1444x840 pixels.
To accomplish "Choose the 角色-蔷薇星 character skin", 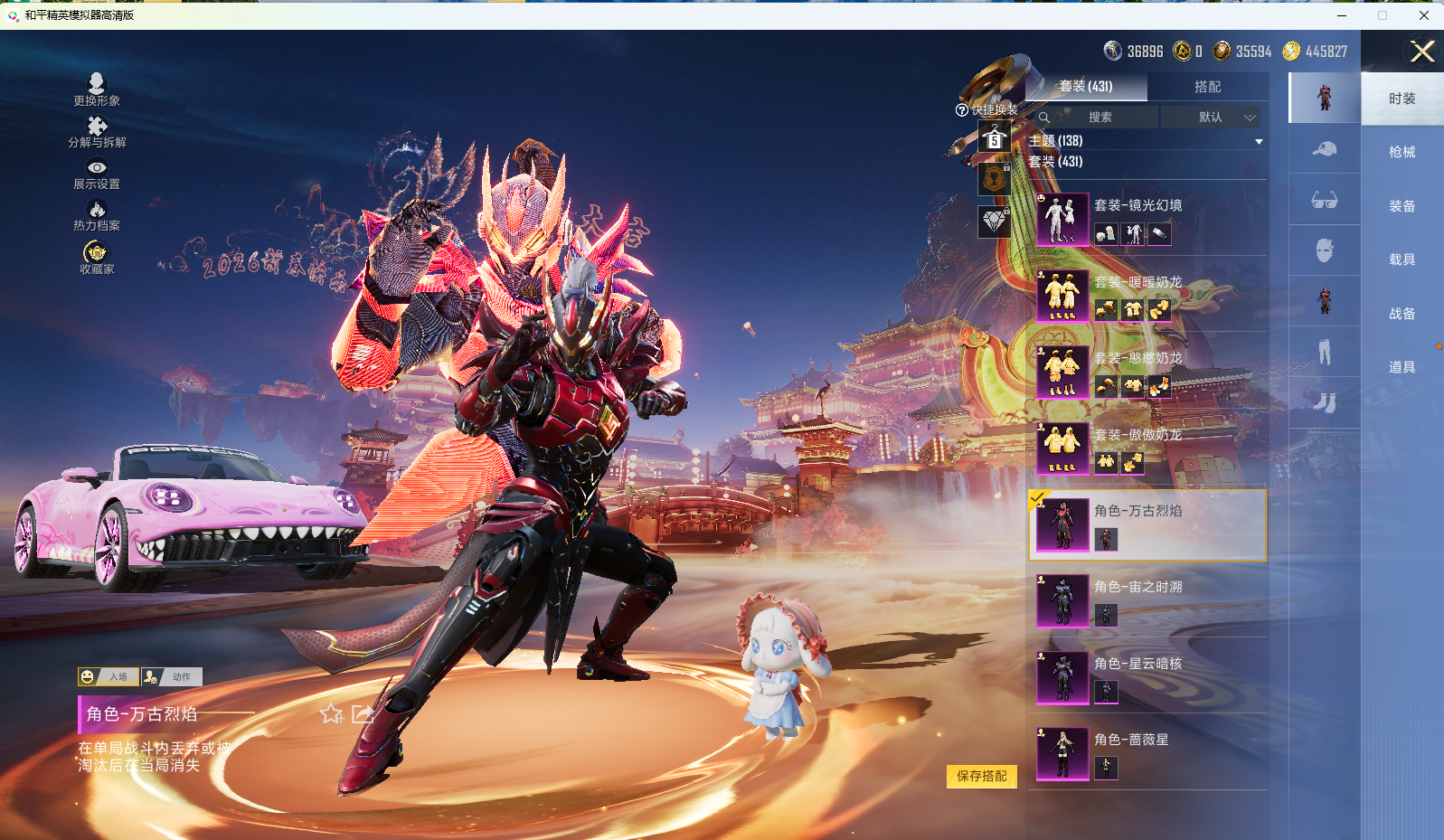I will pos(1148,753).
